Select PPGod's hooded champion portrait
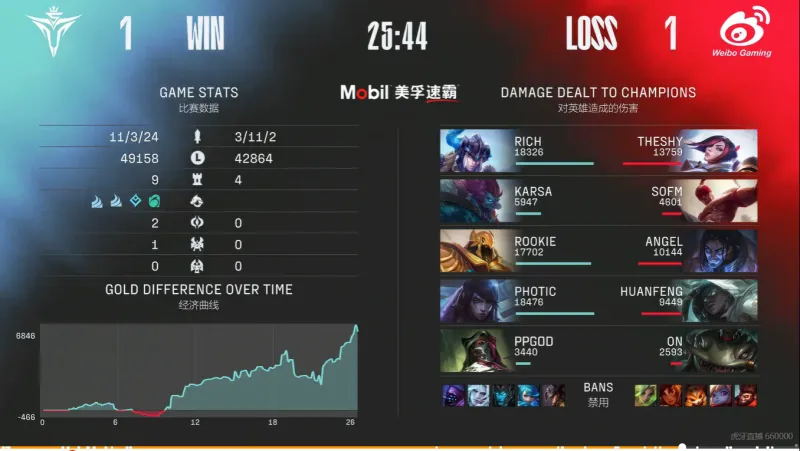 [475, 350]
